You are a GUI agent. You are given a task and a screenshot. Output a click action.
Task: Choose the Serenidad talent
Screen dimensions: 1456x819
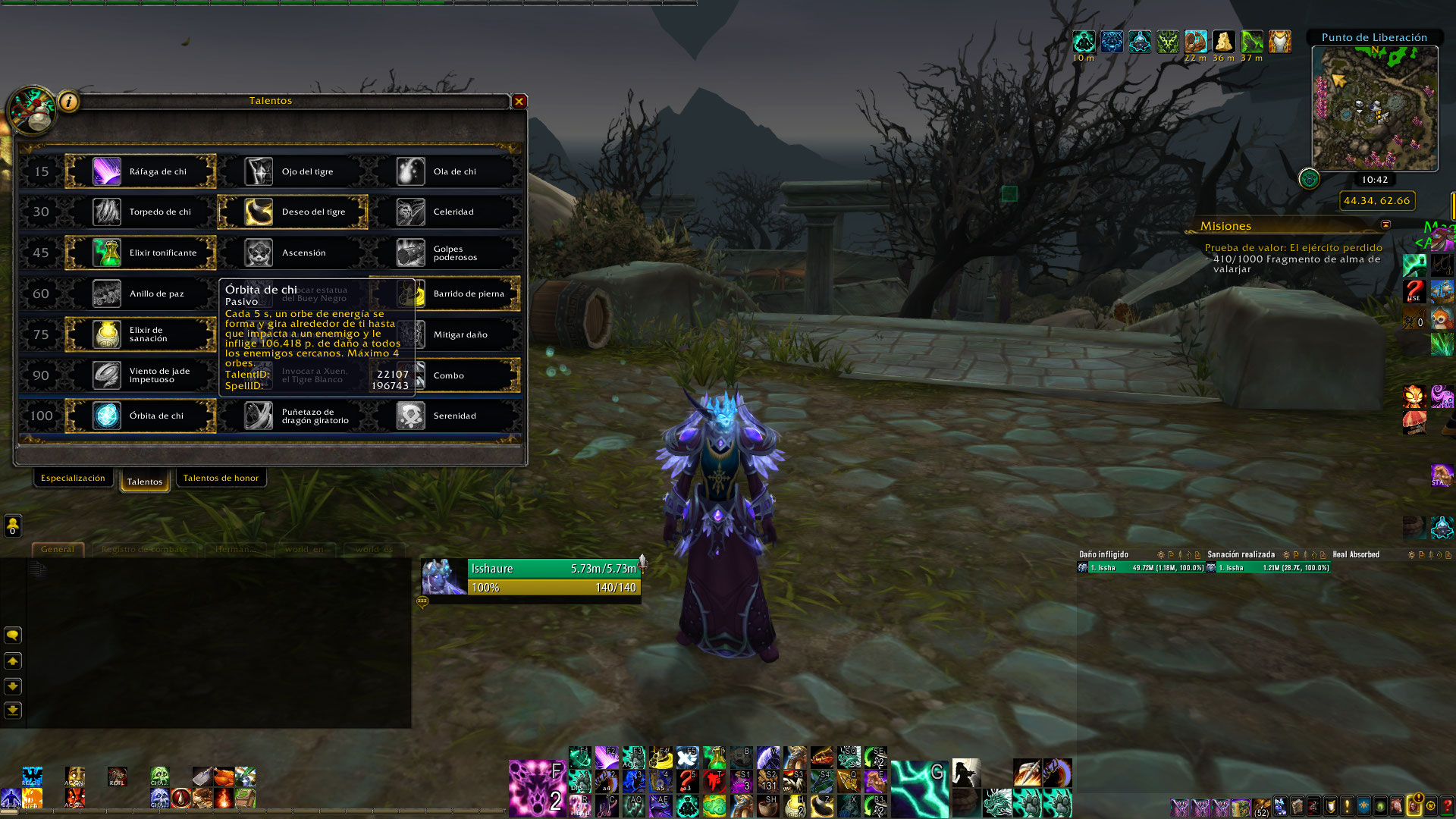(445, 416)
